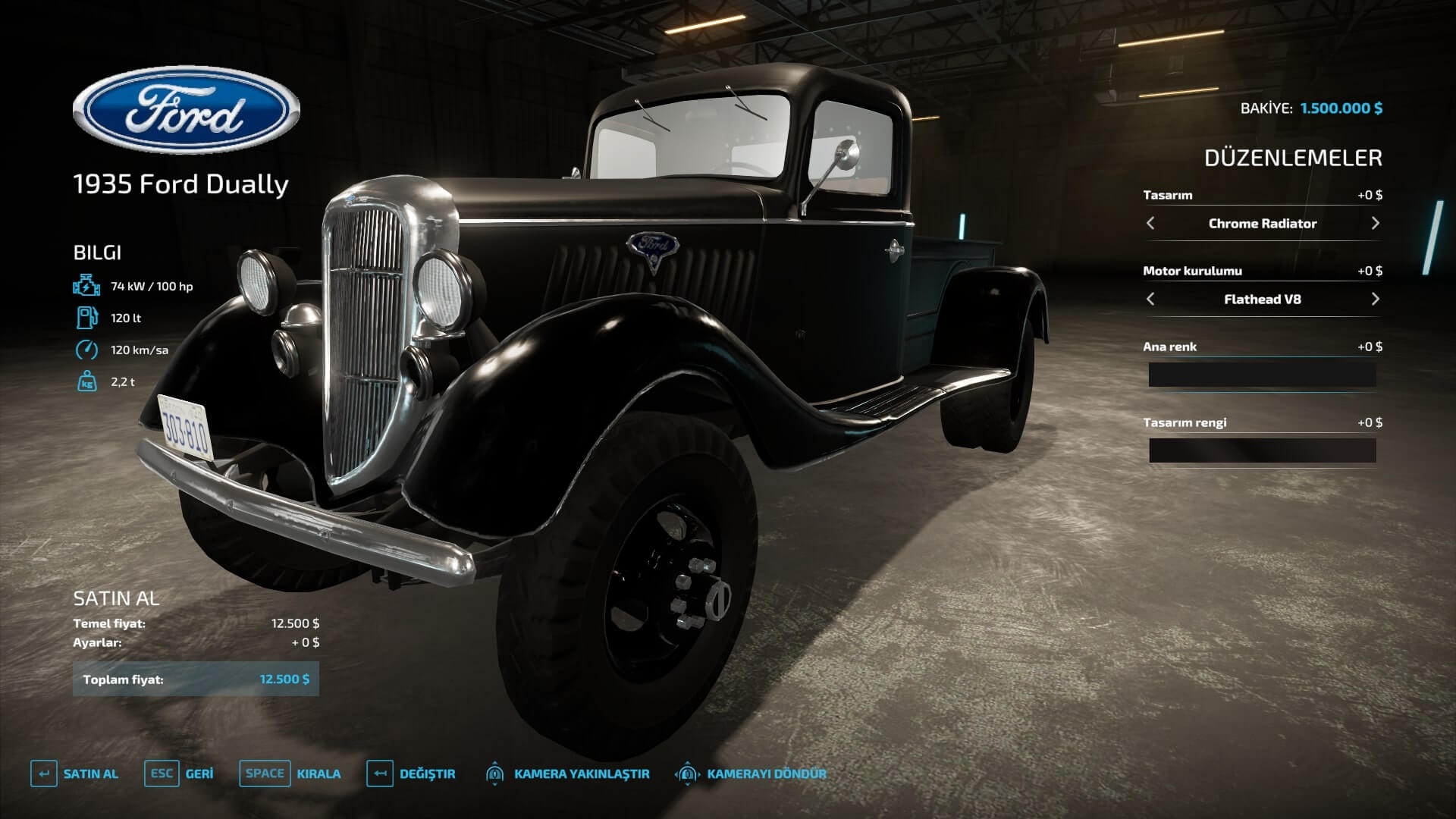The width and height of the screenshot is (1456, 819).
Task: Go back with the GERİ button
Action: (179, 773)
